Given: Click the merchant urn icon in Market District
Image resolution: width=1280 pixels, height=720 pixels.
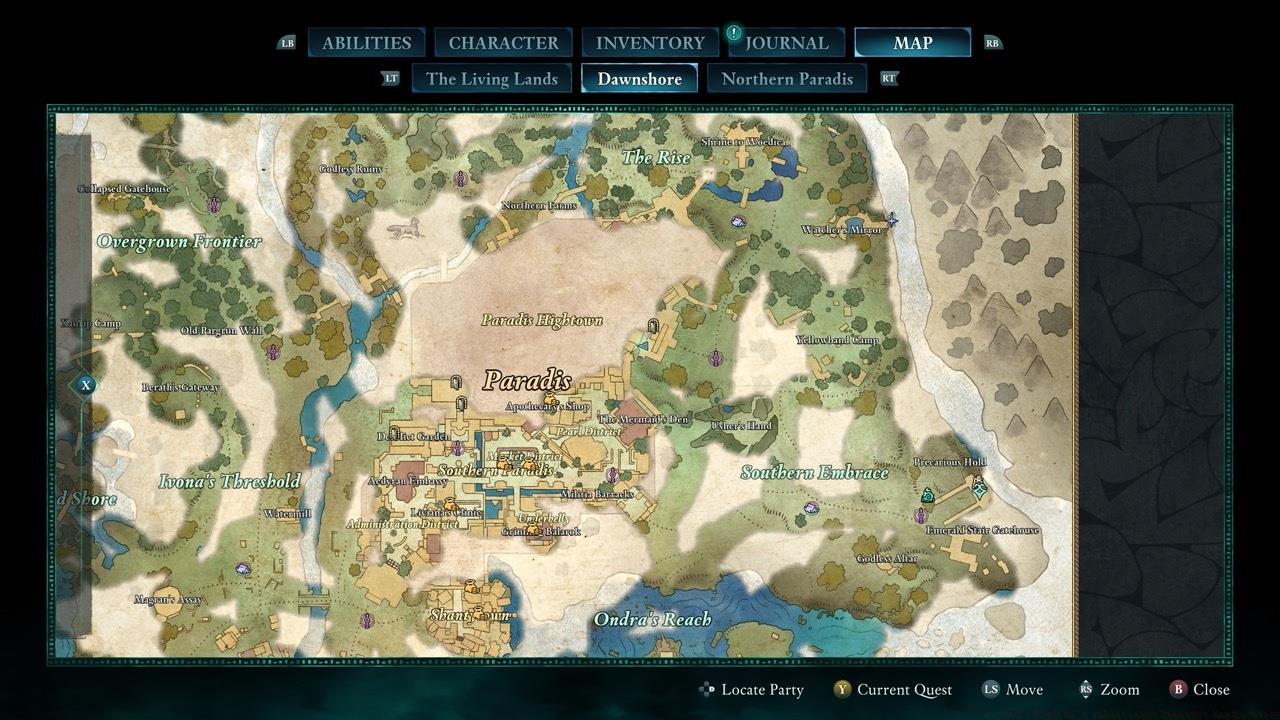Looking at the screenshot, I should [501, 464].
